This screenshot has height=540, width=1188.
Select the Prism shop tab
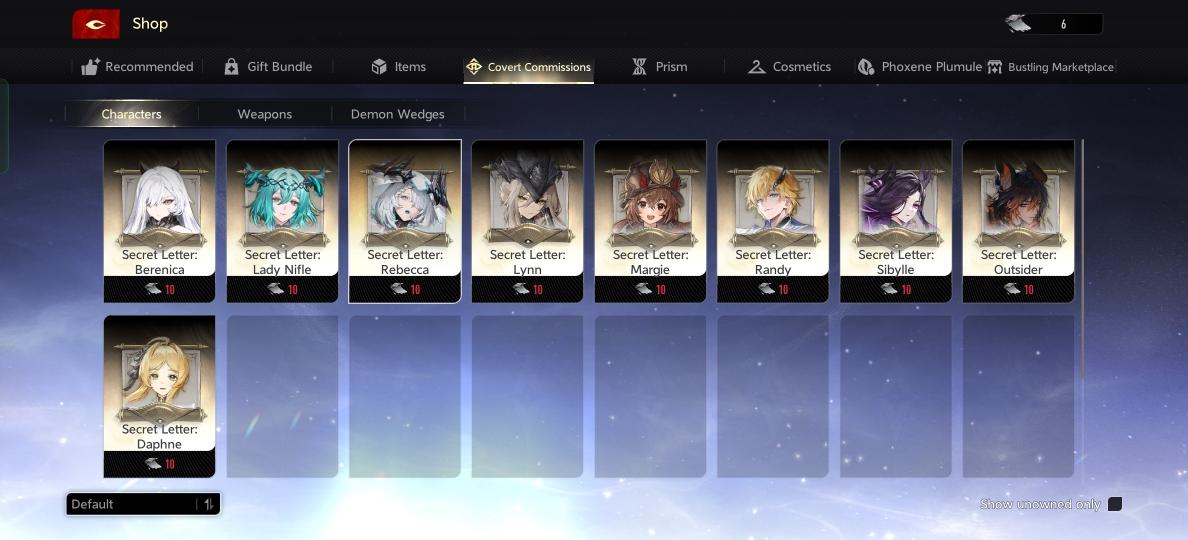[x=659, y=67]
